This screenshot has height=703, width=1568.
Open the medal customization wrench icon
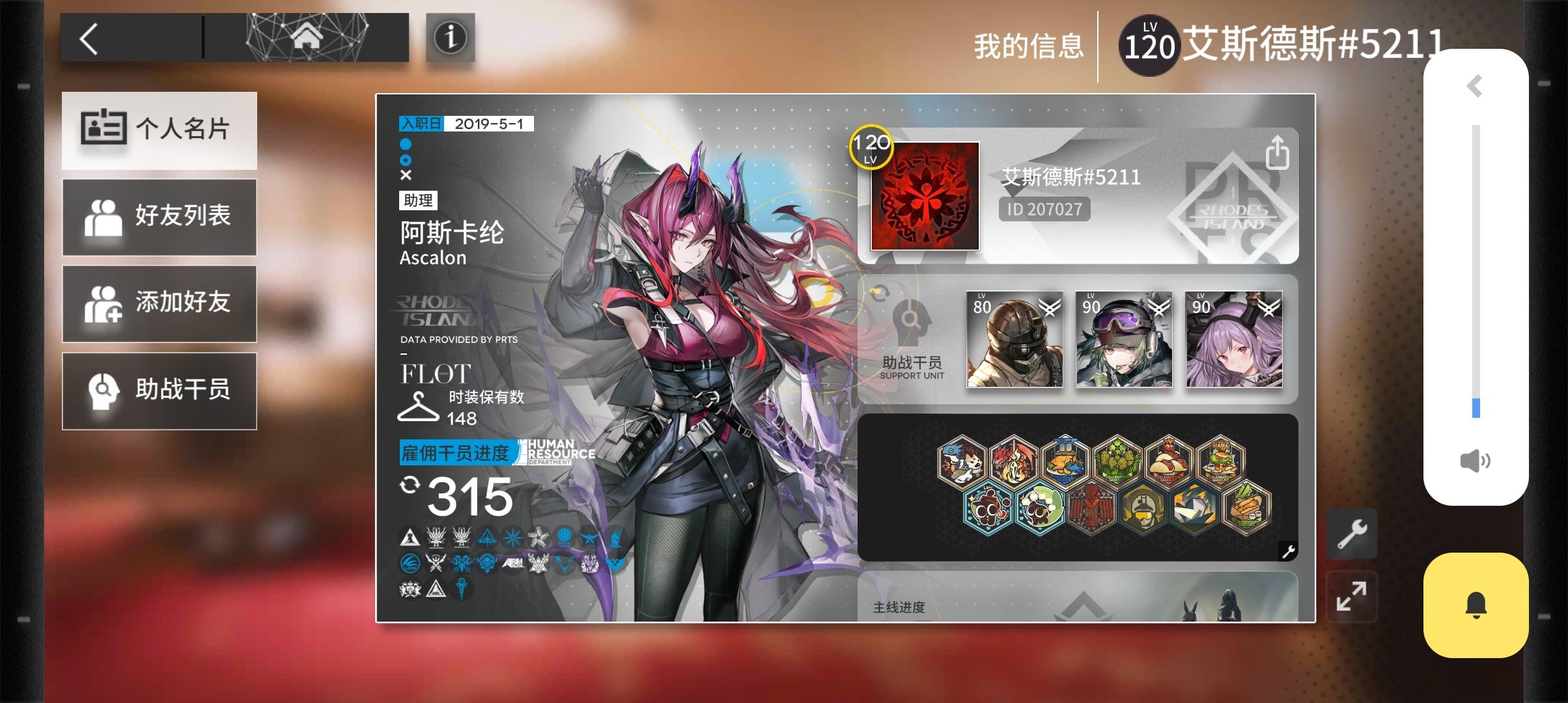click(1288, 550)
